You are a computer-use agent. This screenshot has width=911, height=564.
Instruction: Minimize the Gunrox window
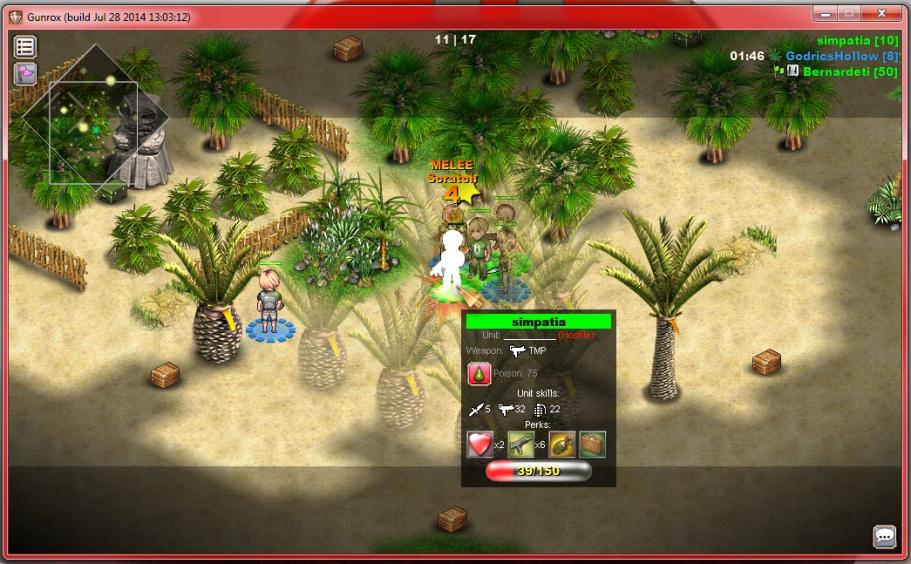824,14
